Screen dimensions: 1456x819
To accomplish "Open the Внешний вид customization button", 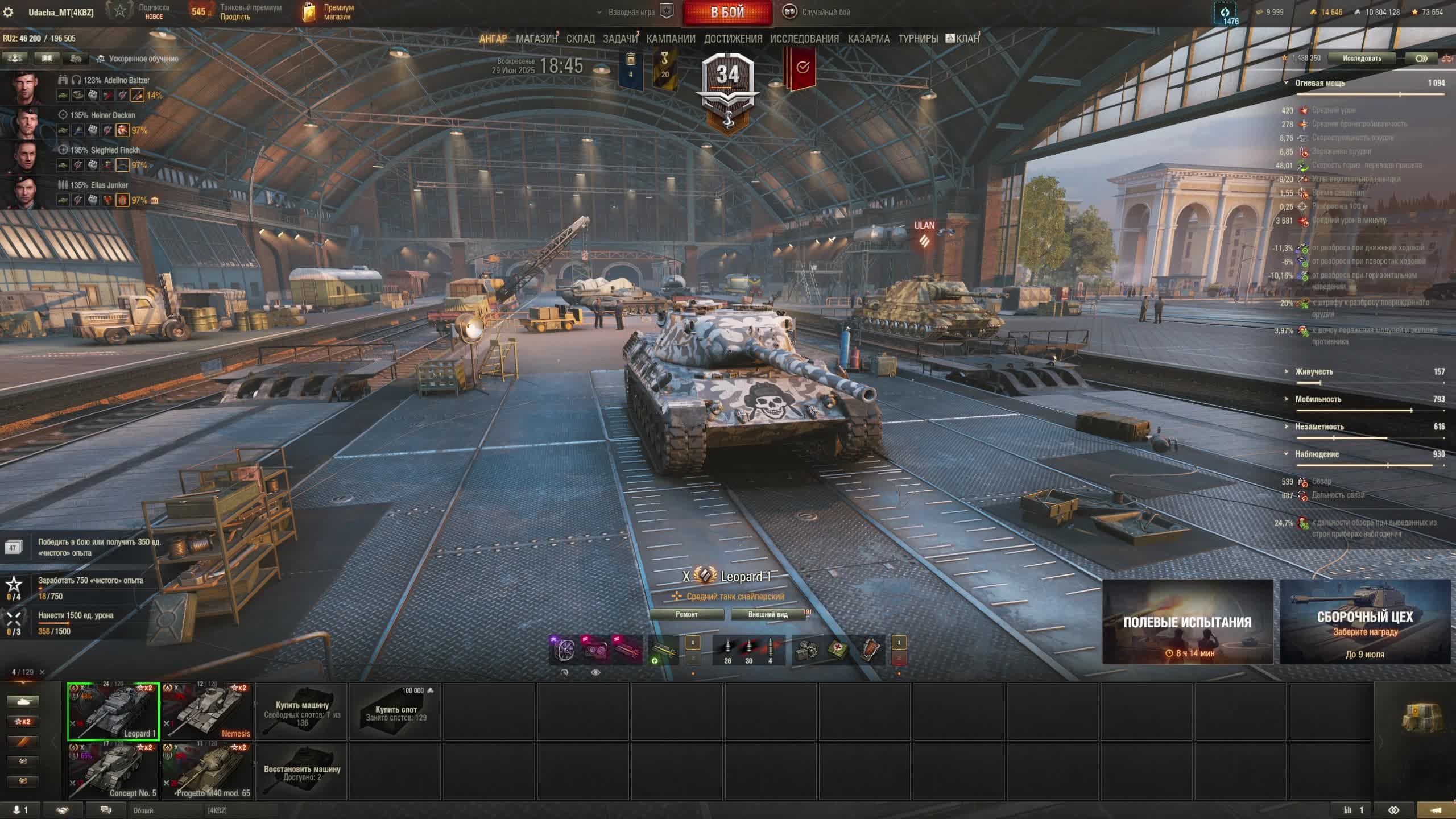I will coord(768,614).
